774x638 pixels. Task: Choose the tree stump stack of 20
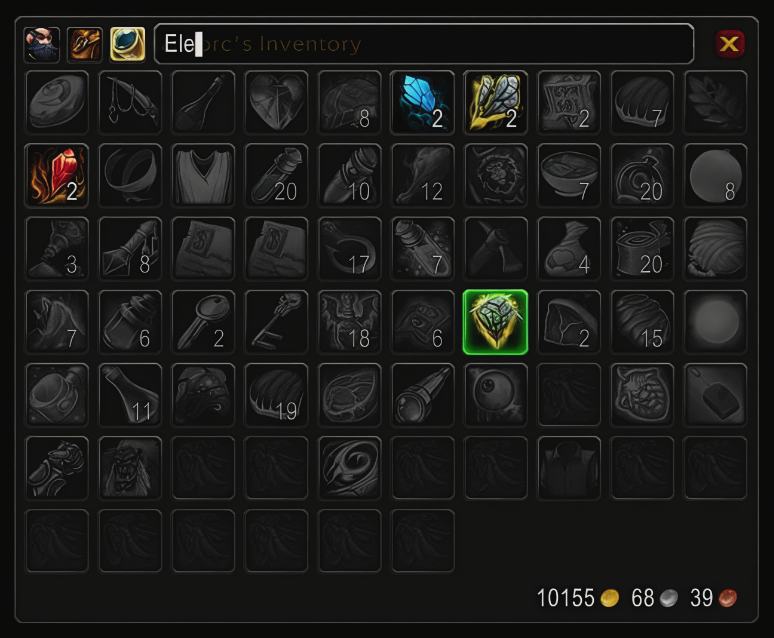[642, 248]
